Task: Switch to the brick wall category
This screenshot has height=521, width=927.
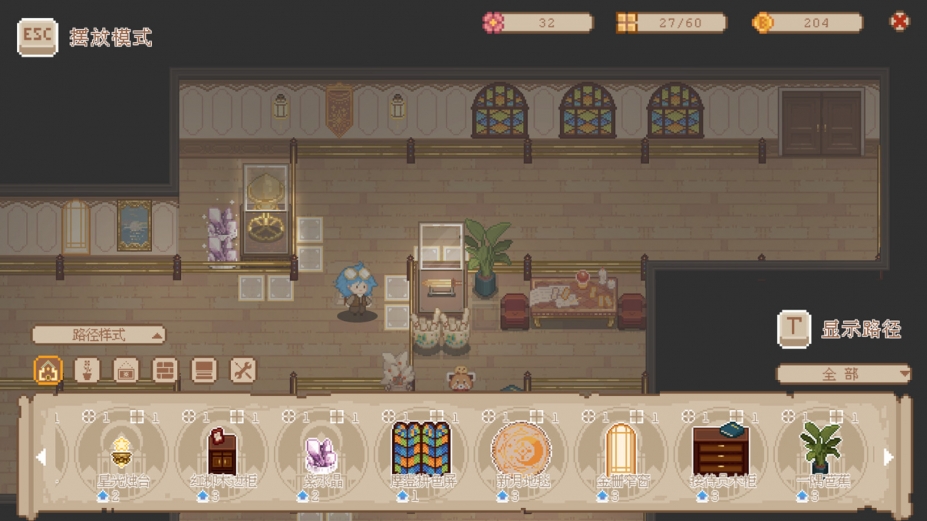Action: 165,371
